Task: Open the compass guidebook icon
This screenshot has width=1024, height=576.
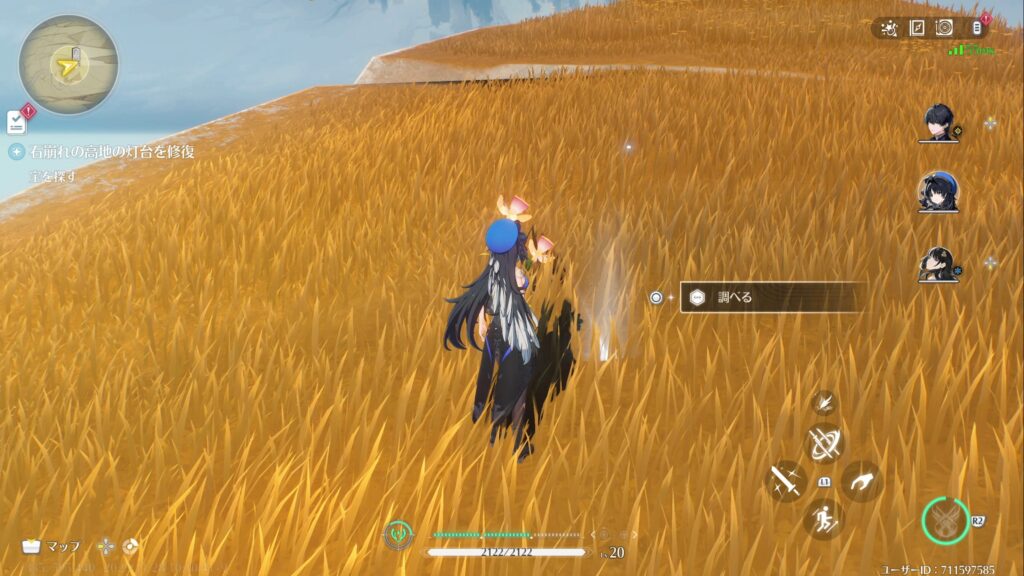Action: [916, 28]
